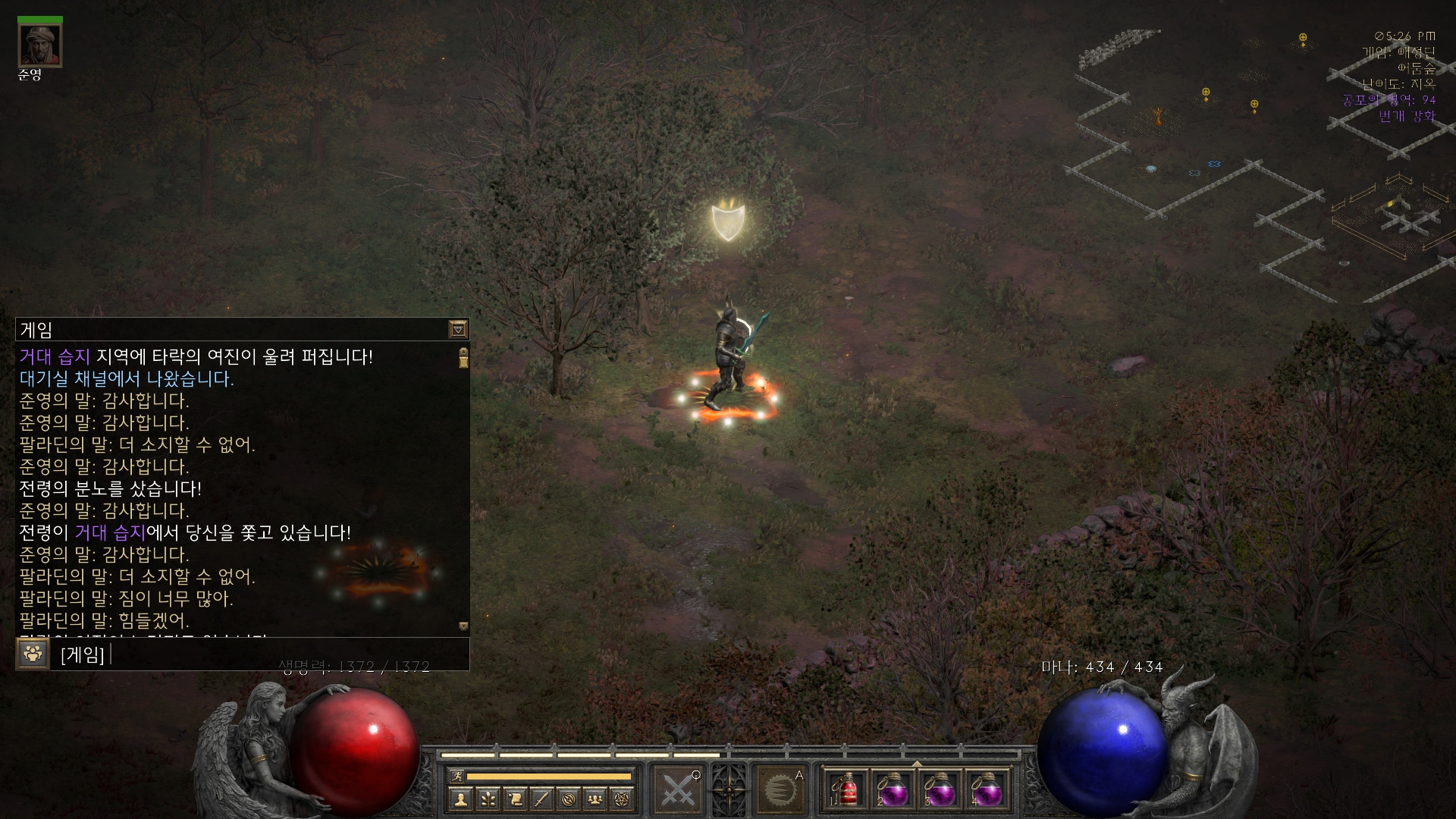
Task: Type in the chat input field
Action: click(x=281, y=654)
